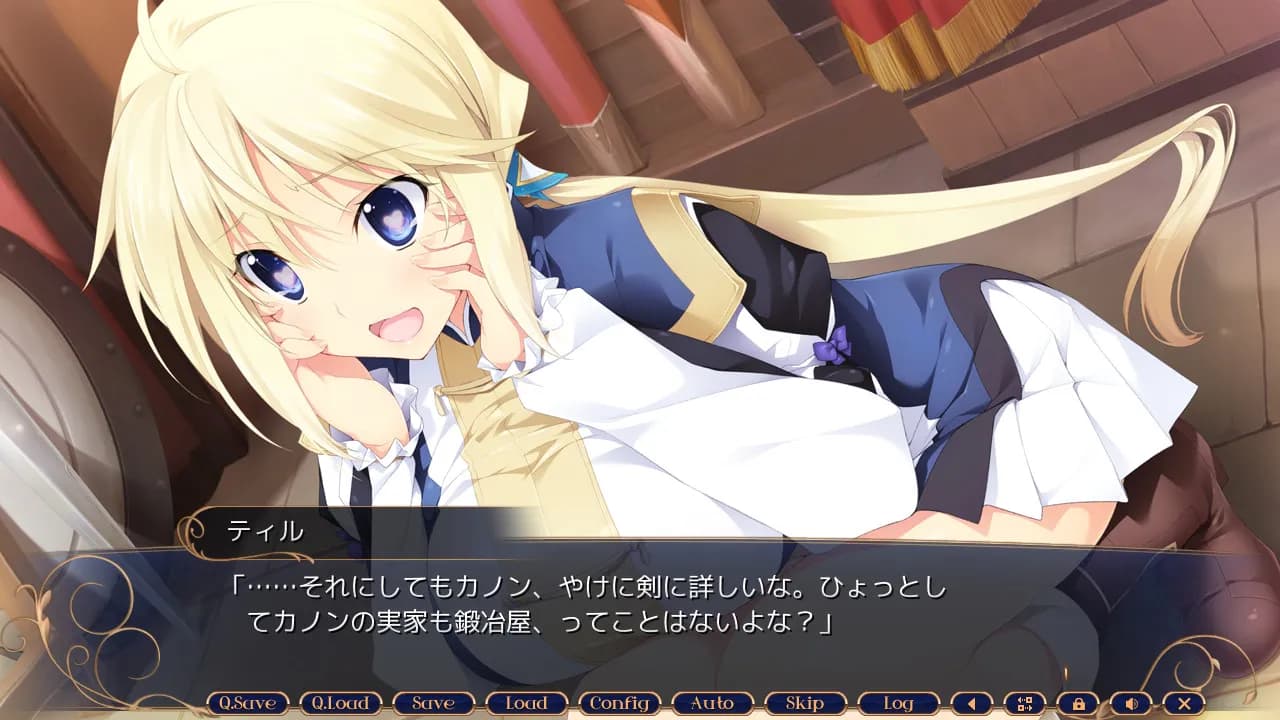Open the Config settings
This screenshot has width=1280, height=720.
[x=619, y=703]
